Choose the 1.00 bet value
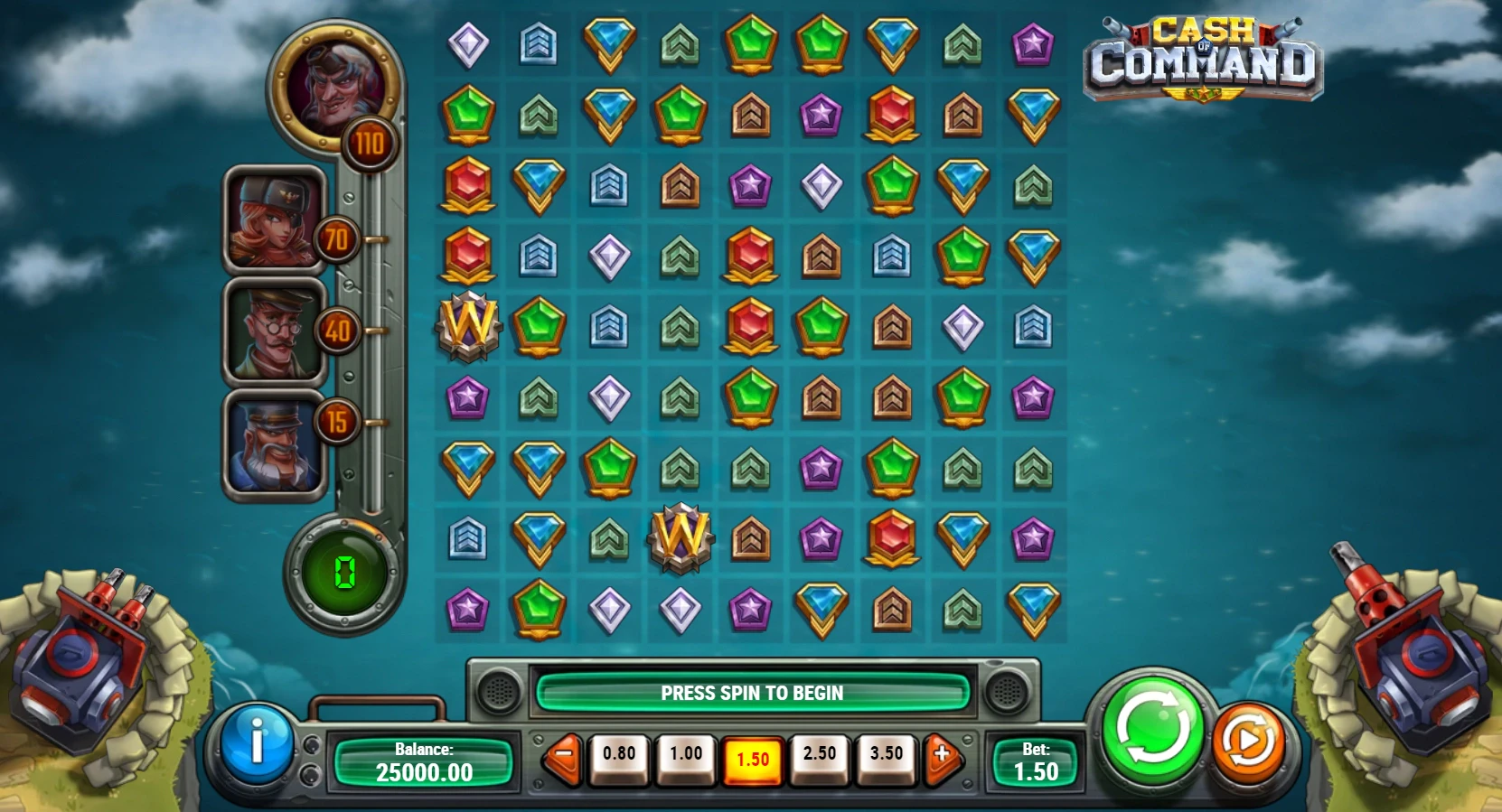The width and height of the screenshot is (1502, 812). coord(686,755)
